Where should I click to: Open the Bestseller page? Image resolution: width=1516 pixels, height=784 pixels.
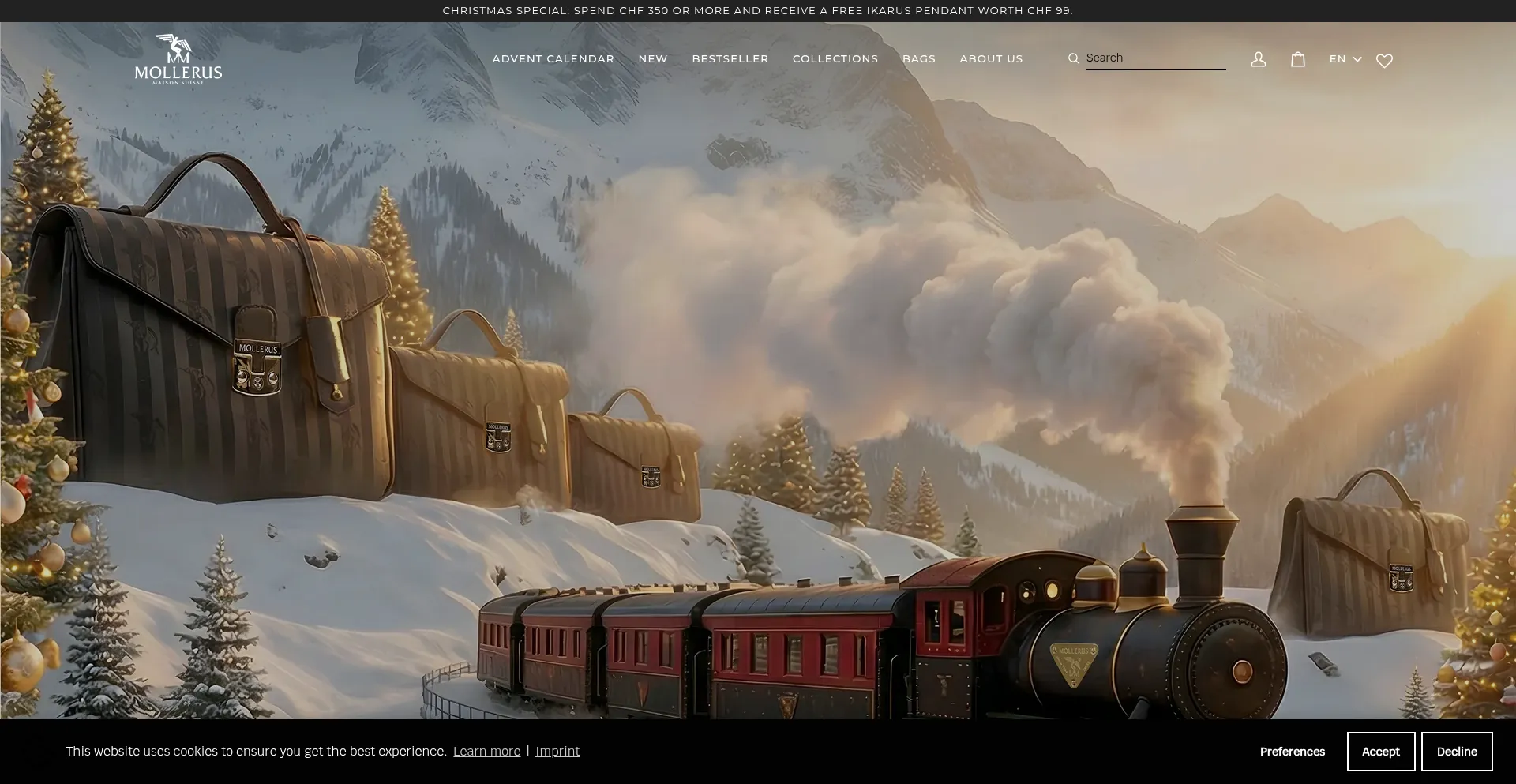point(730,59)
